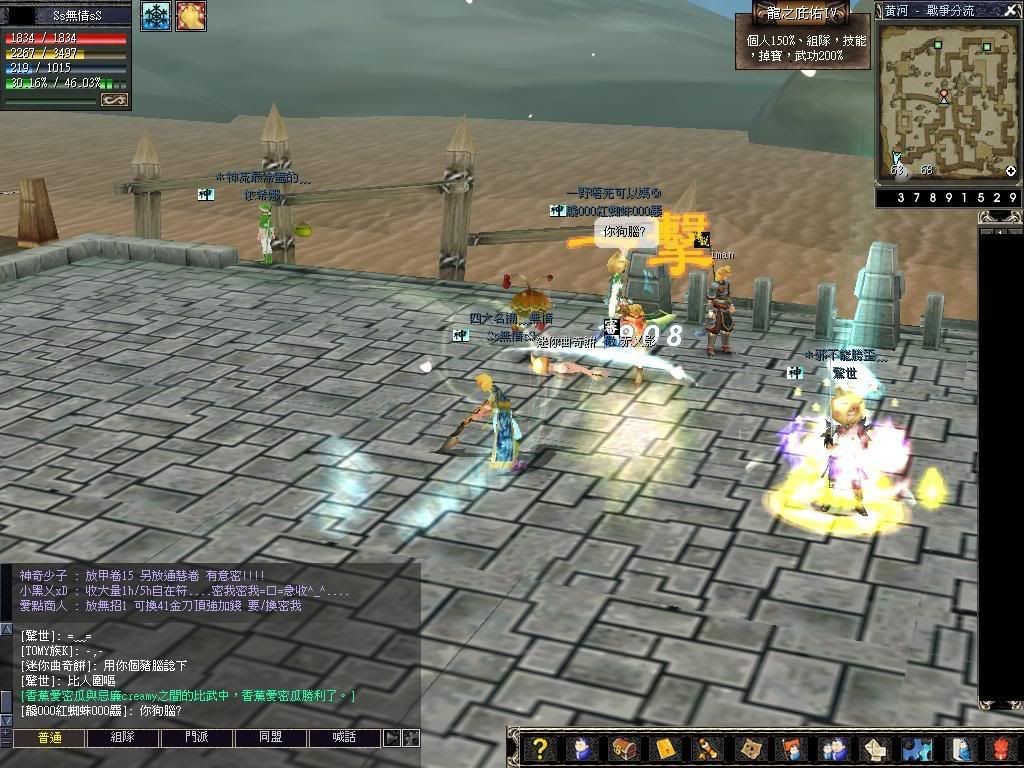This screenshot has height=768, width=1024.
Task: Open the paper letters mail icon
Action: coord(874,748)
